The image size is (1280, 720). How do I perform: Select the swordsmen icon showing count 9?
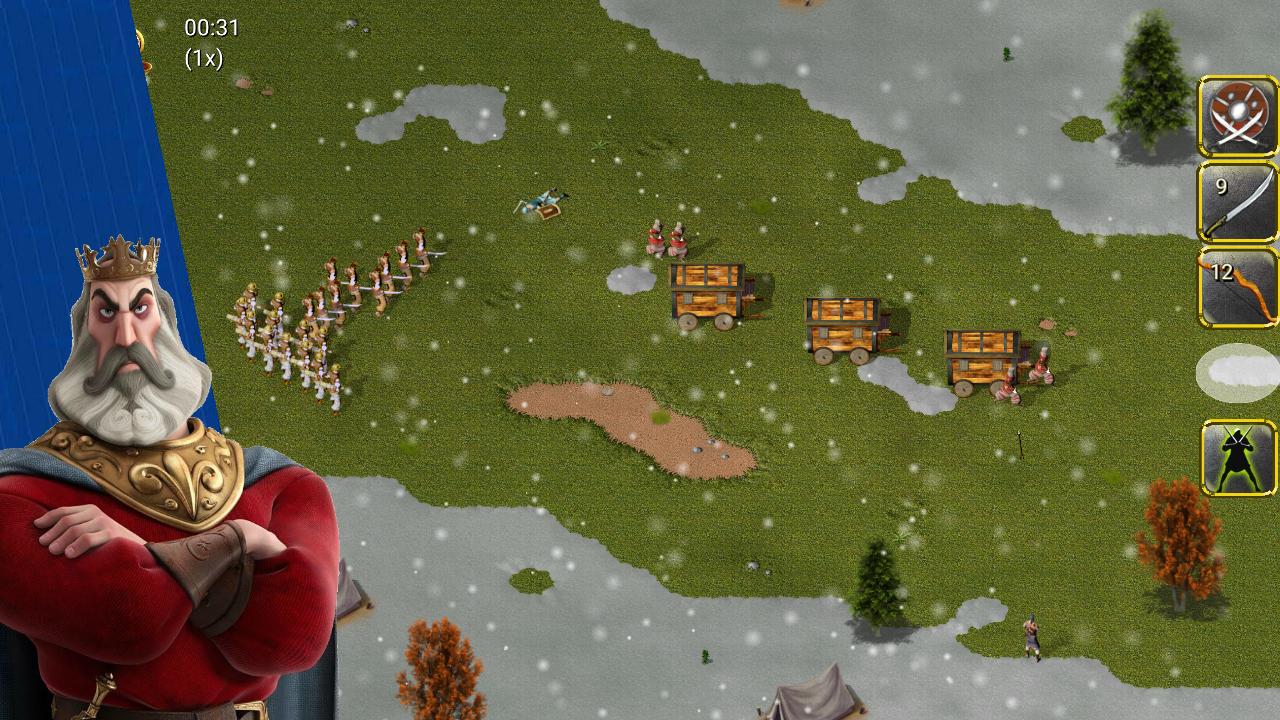[x=1237, y=200]
